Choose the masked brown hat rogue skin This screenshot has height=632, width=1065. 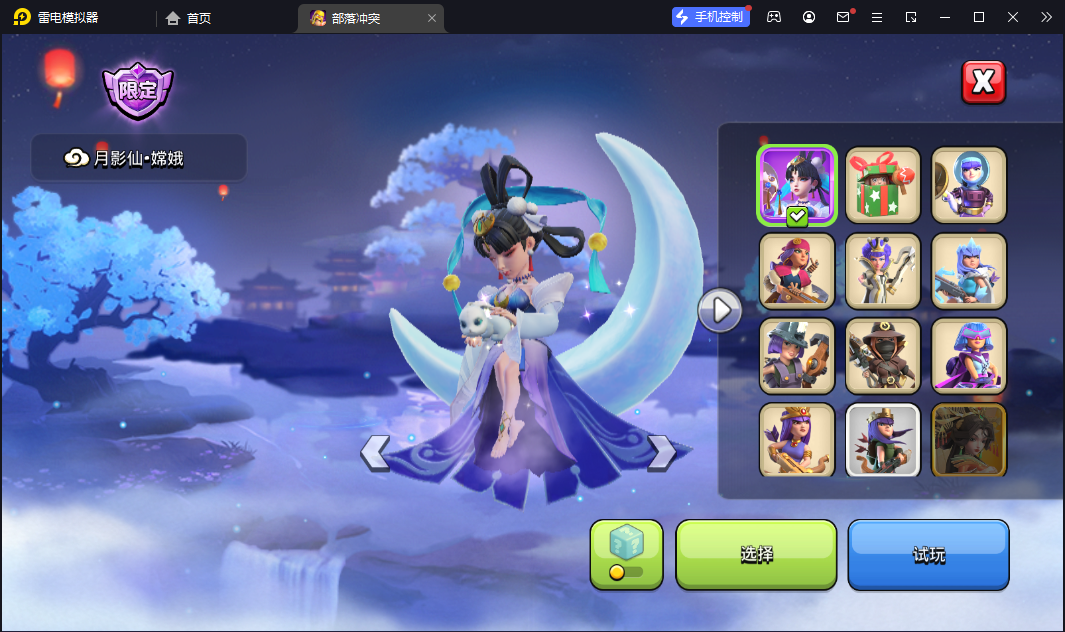point(882,355)
